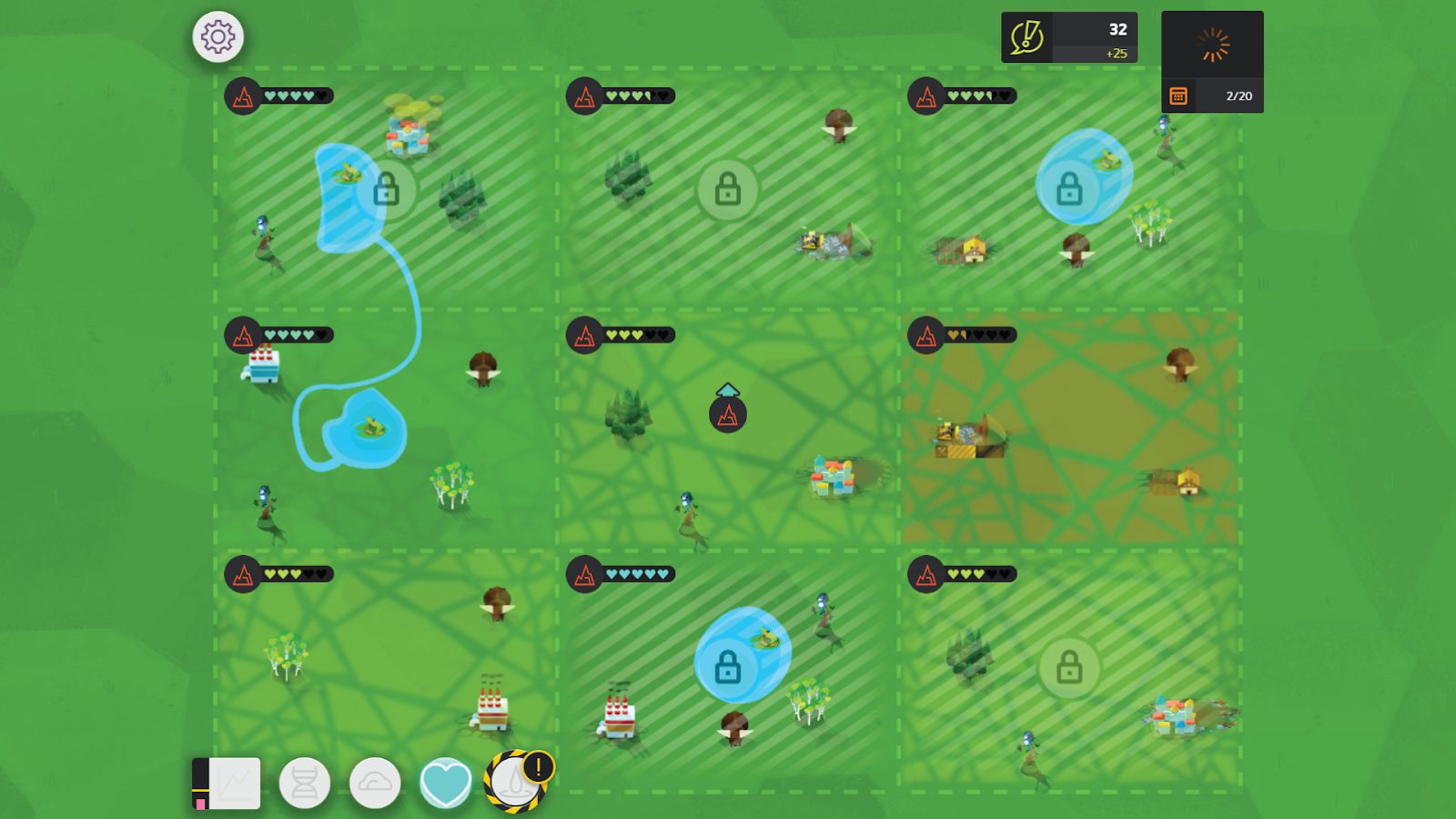Click the speech-bubble exclamation counter showing 32

(1067, 35)
